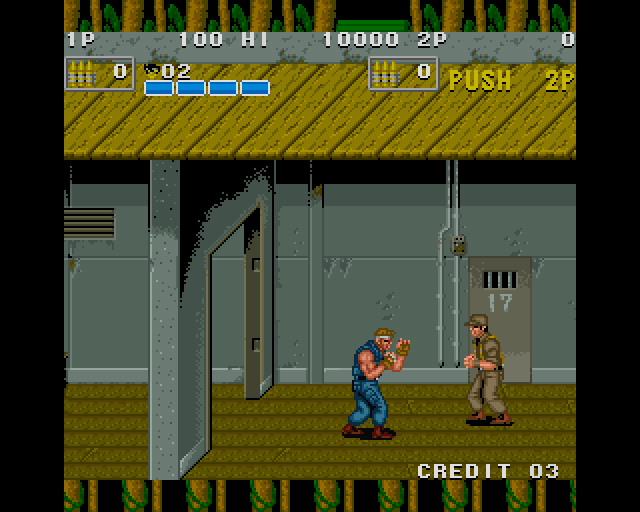Select player one's bullet ammo box
Screen dimensions: 640x512
[x=98, y=73]
